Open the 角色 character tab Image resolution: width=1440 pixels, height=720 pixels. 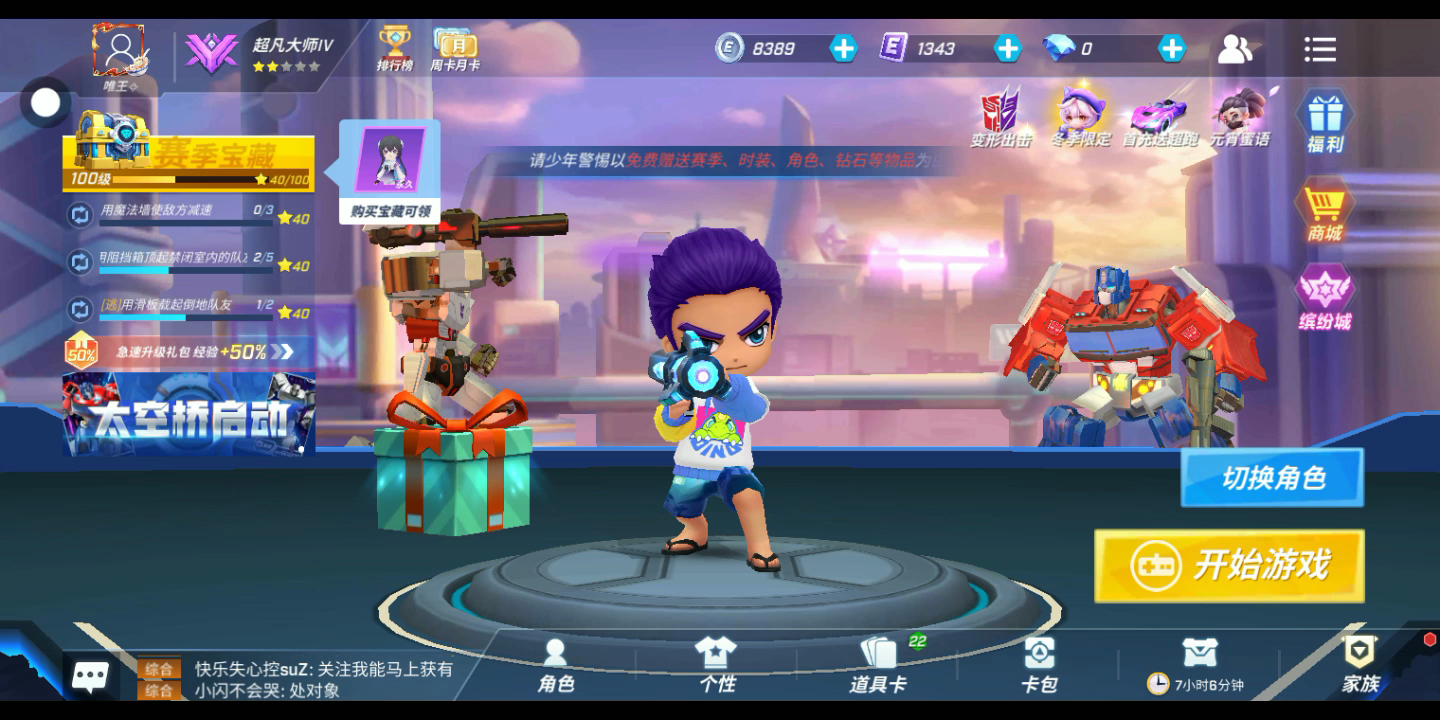pyautogui.click(x=556, y=665)
